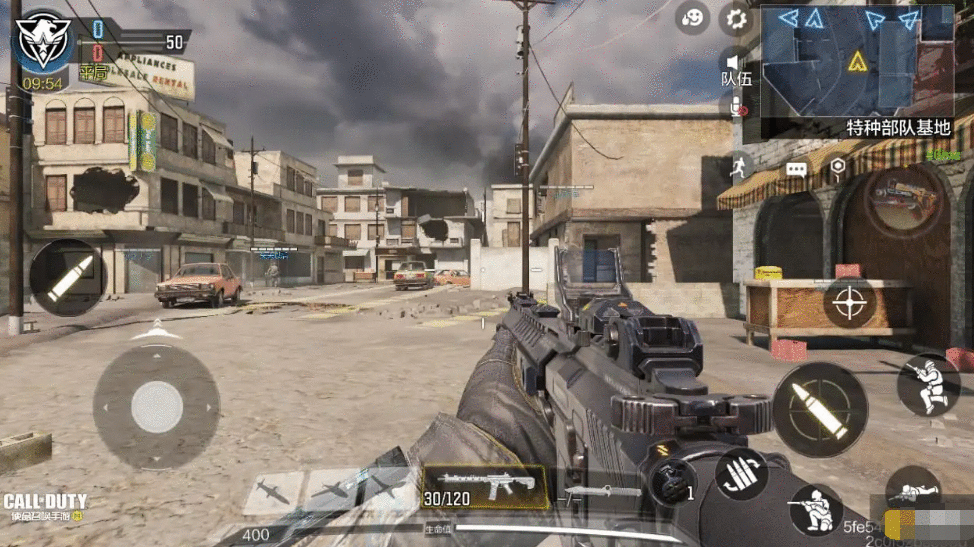Open the settings gear icon

tap(737, 18)
